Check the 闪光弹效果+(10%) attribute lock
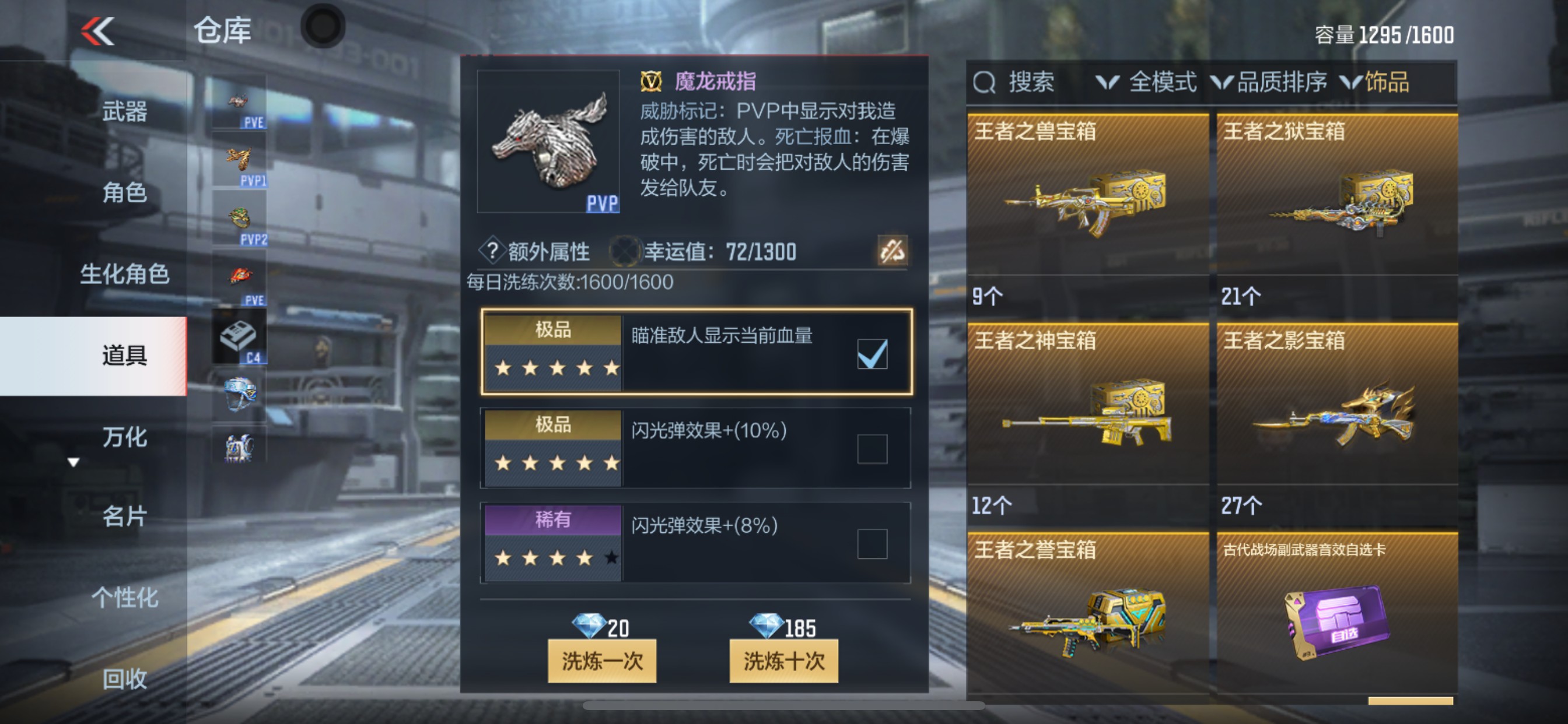Screen dimensions: 1568x724 pos(871,447)
